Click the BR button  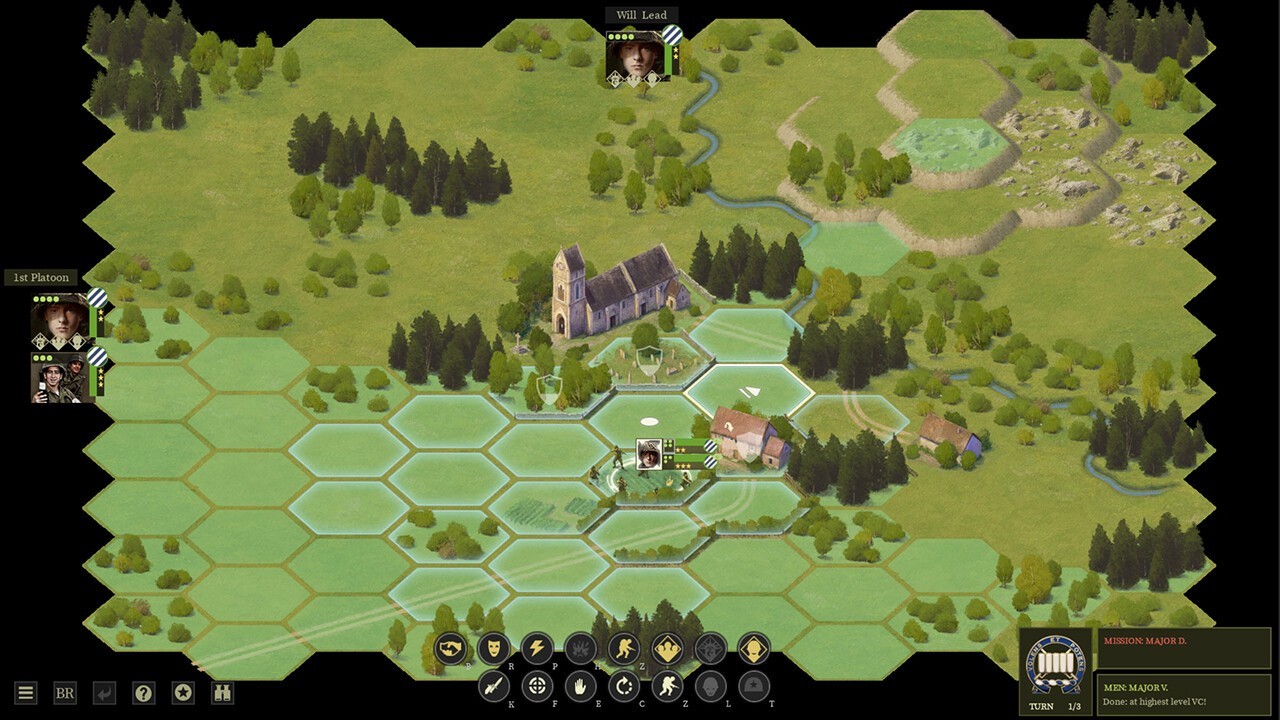[65, 693]
